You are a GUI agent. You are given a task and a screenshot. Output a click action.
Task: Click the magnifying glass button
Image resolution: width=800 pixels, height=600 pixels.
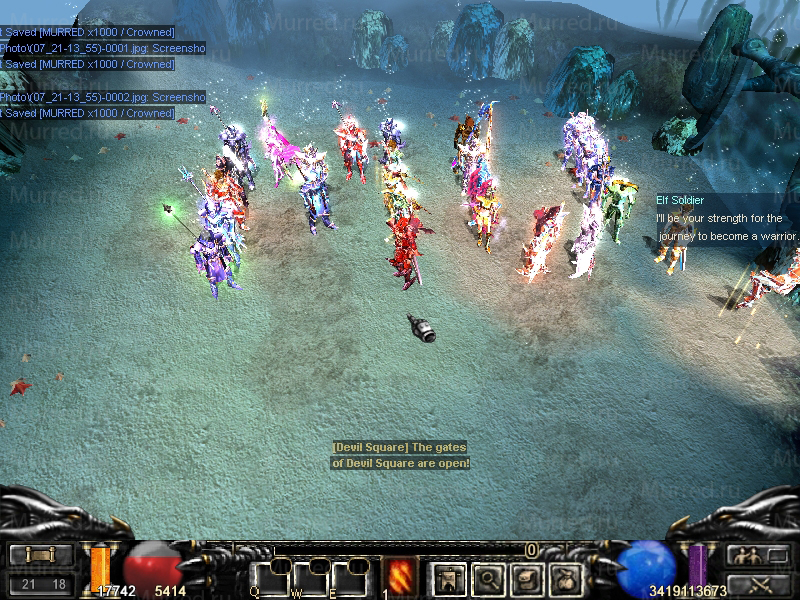point(487,577)
